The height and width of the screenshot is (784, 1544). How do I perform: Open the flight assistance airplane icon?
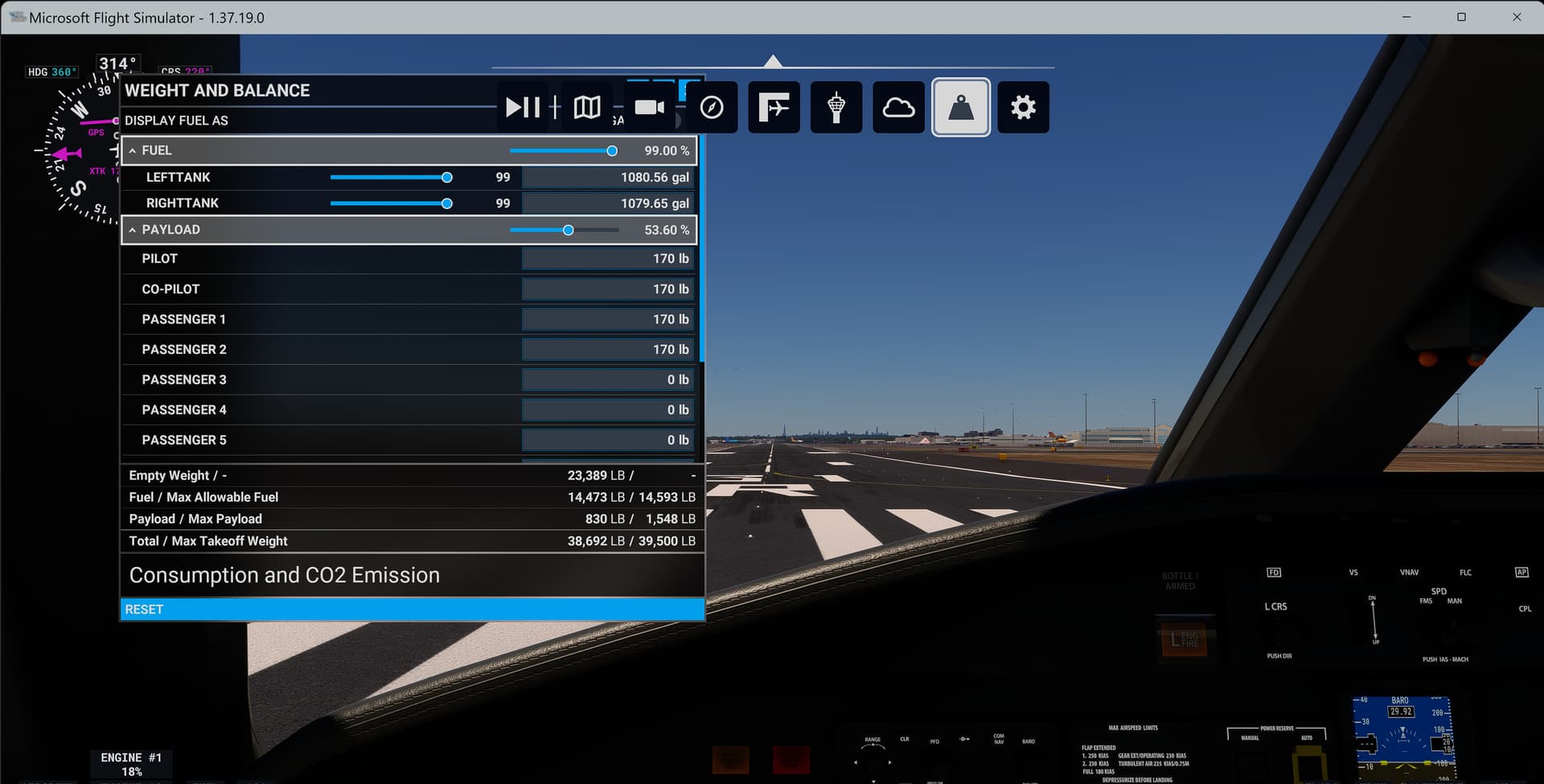tap(774, 107)
